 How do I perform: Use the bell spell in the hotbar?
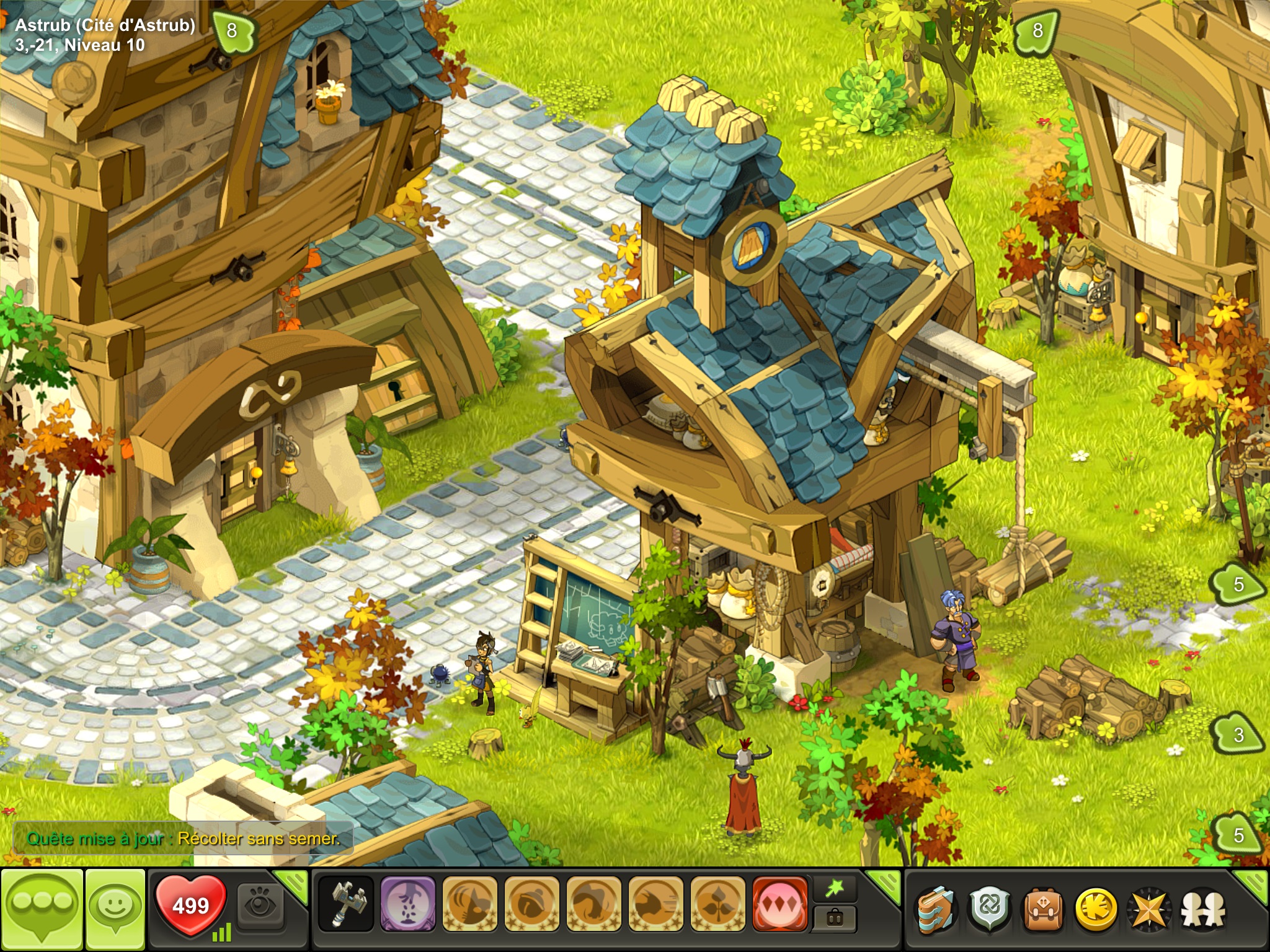[x=531, y=904]
